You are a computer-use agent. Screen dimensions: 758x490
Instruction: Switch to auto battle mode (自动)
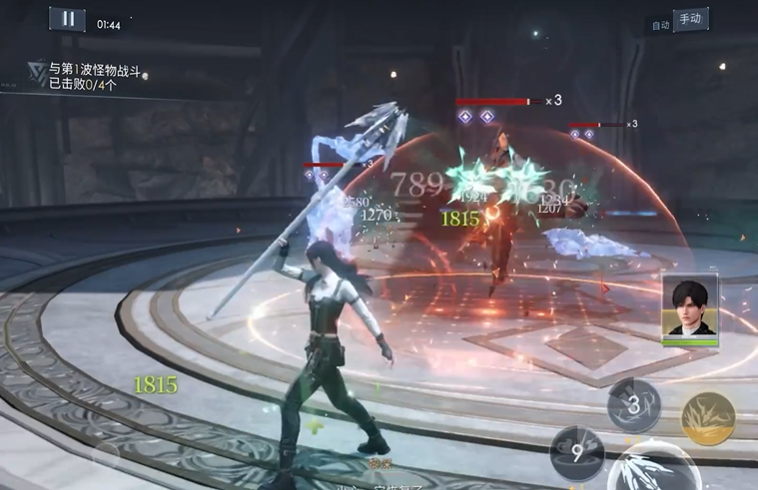click(660, 25)
